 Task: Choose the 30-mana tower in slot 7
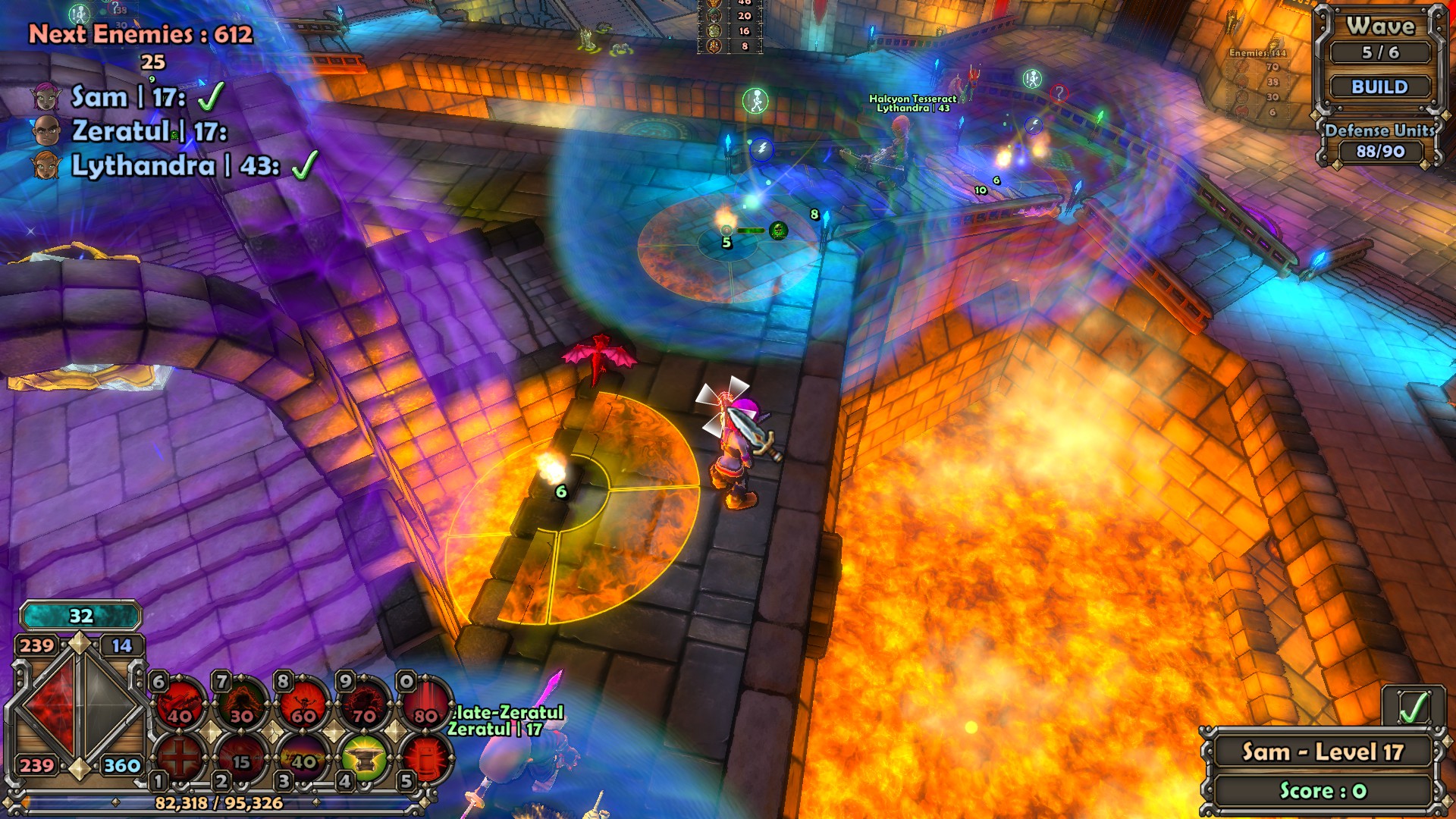tap(242, 703)
